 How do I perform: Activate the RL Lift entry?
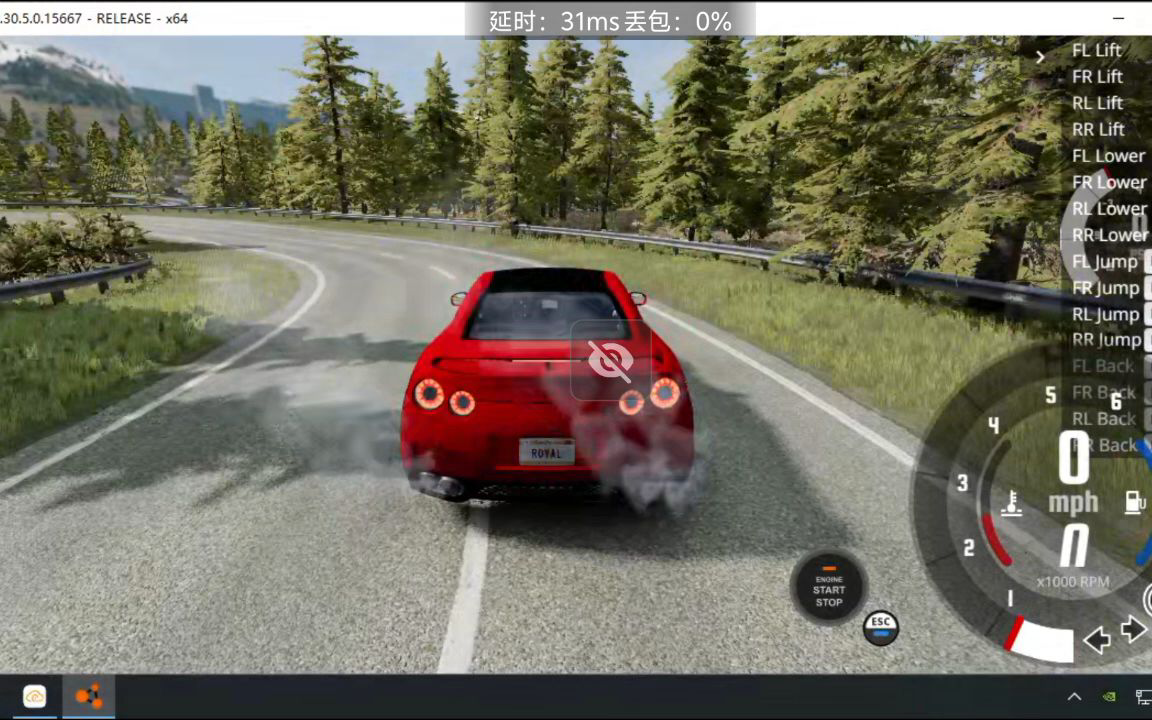point(1097,103)
